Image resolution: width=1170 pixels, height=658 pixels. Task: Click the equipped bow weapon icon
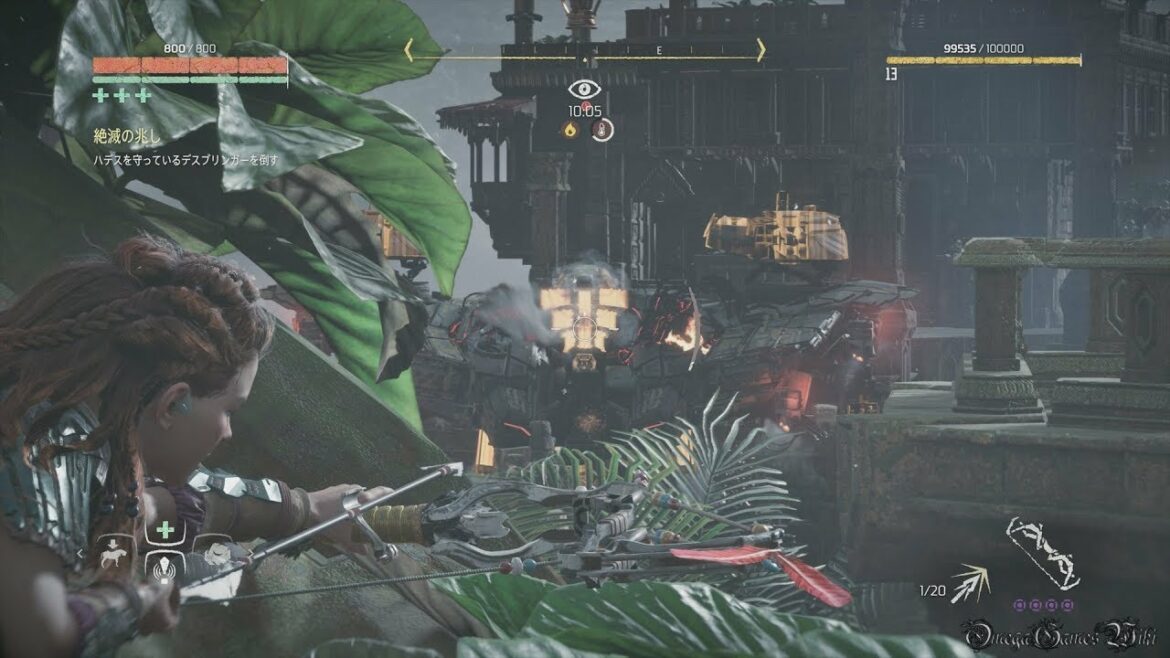(x=1041, y=553)
